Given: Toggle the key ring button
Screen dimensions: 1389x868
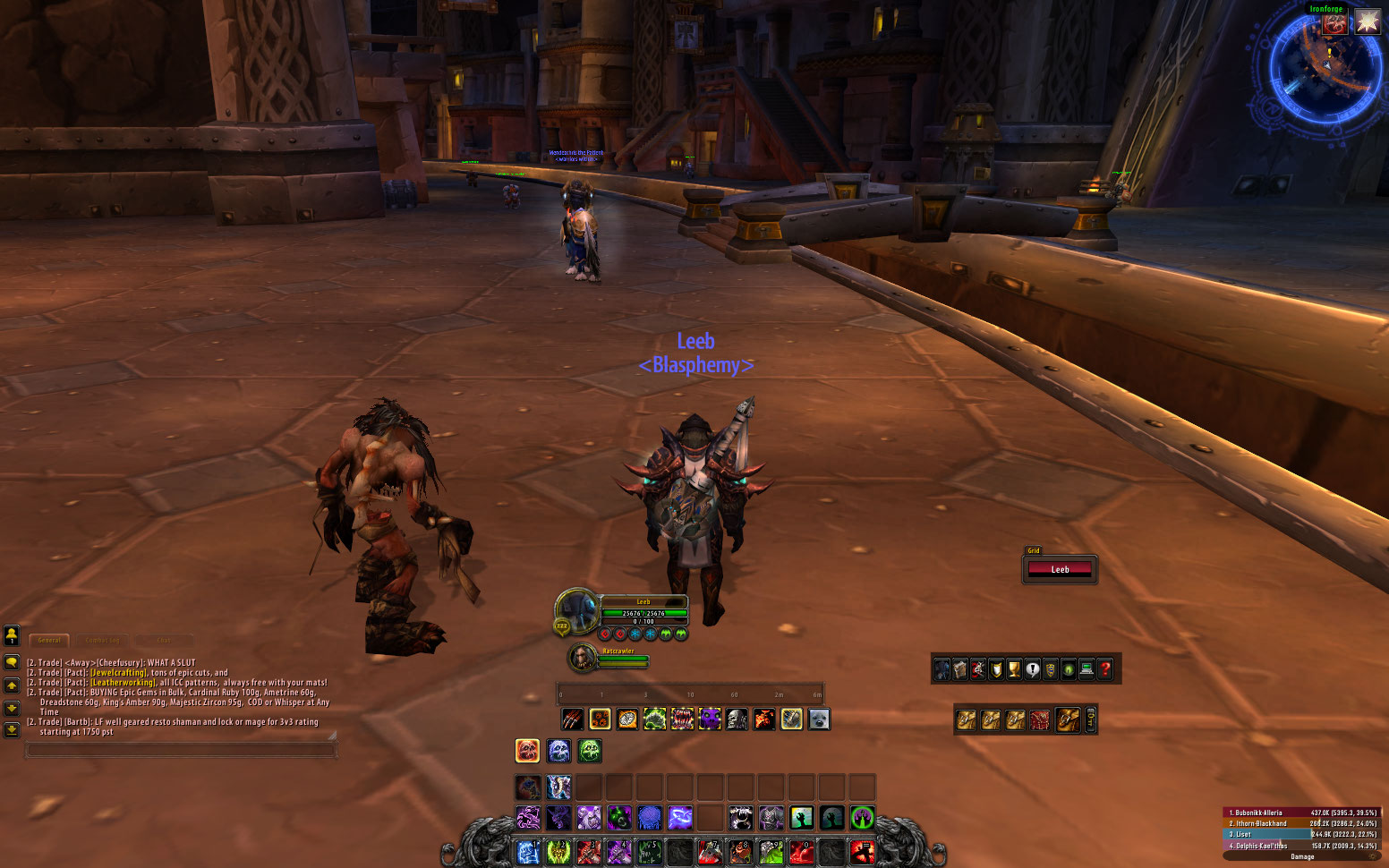Looking at the screenshot, I should 1090,719.
